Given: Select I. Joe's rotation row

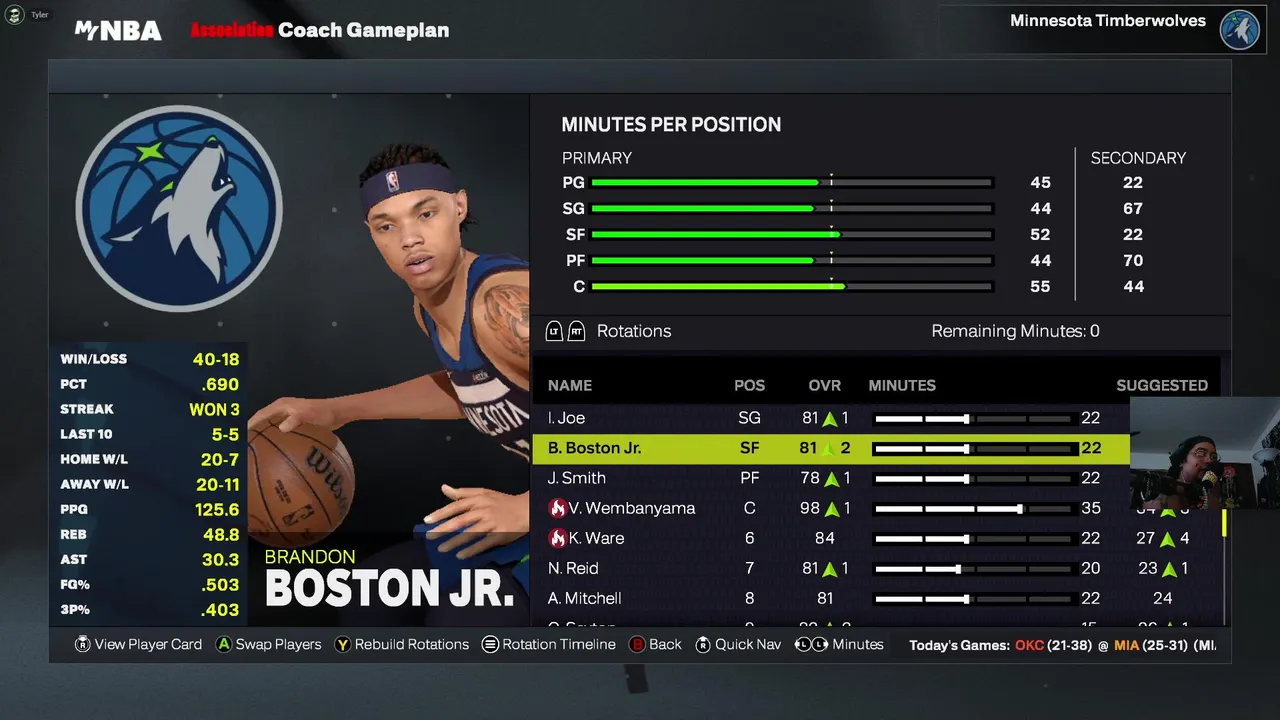Looking at the screenshot, I should pyautogui.click(x=566, y=418).
